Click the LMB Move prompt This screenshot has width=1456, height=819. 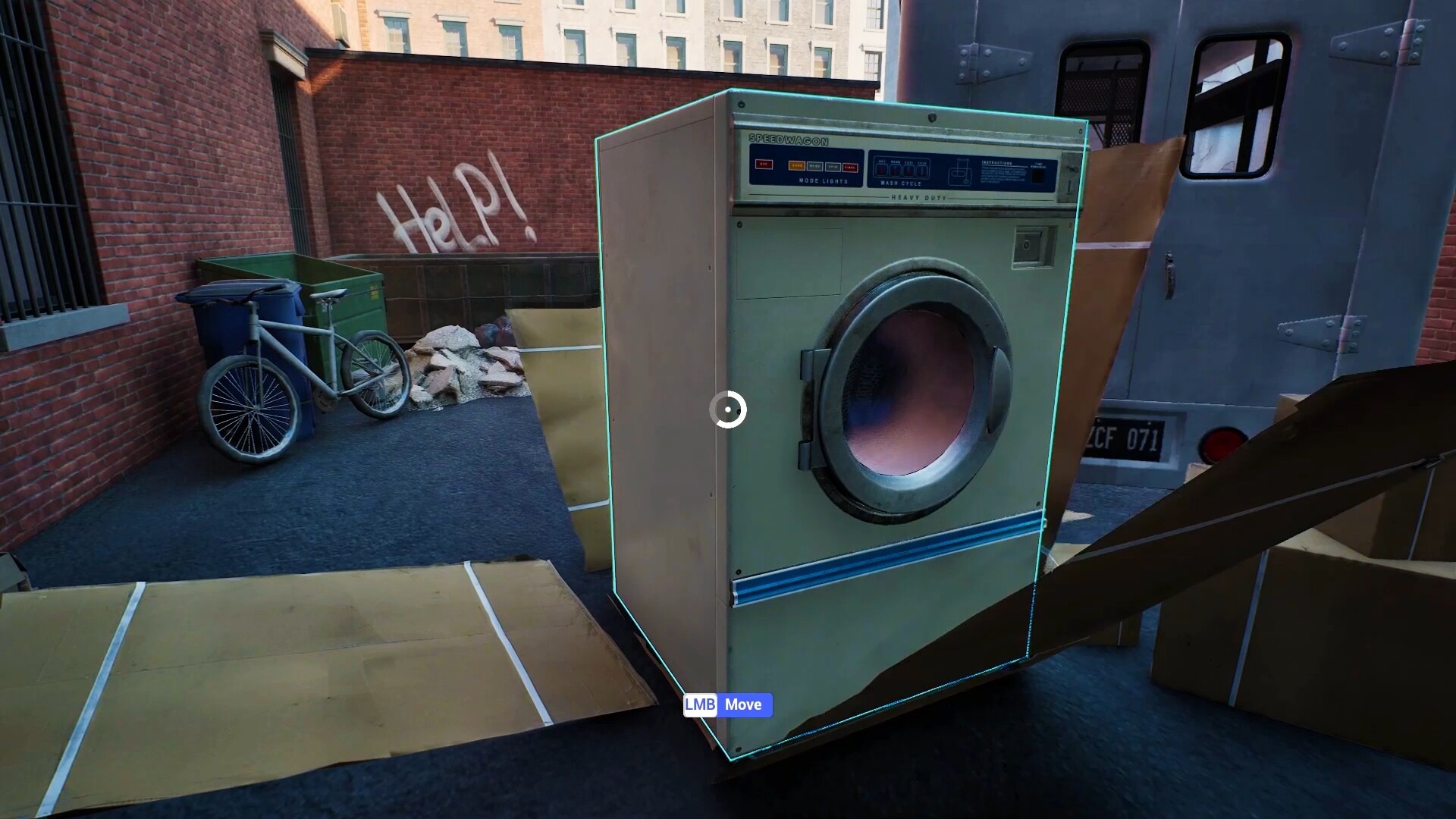click(726, 705)
